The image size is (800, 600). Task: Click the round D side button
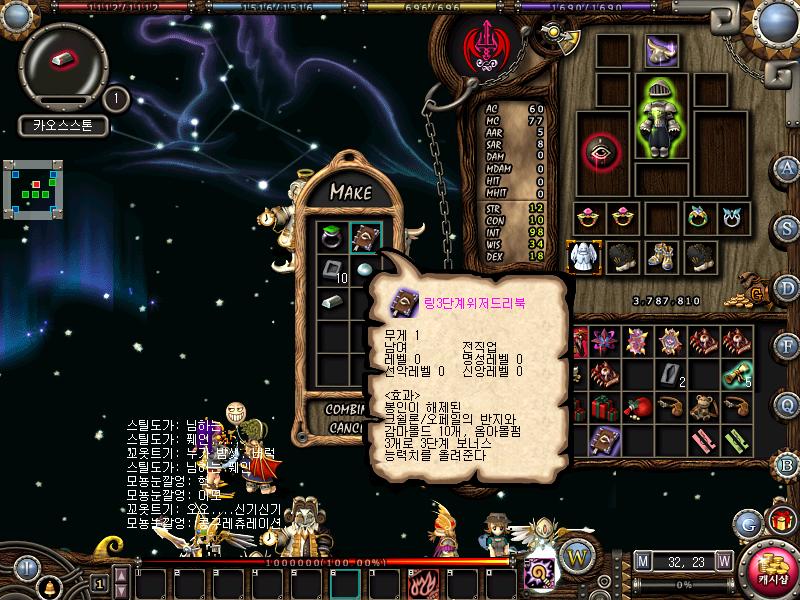(788, 287)
